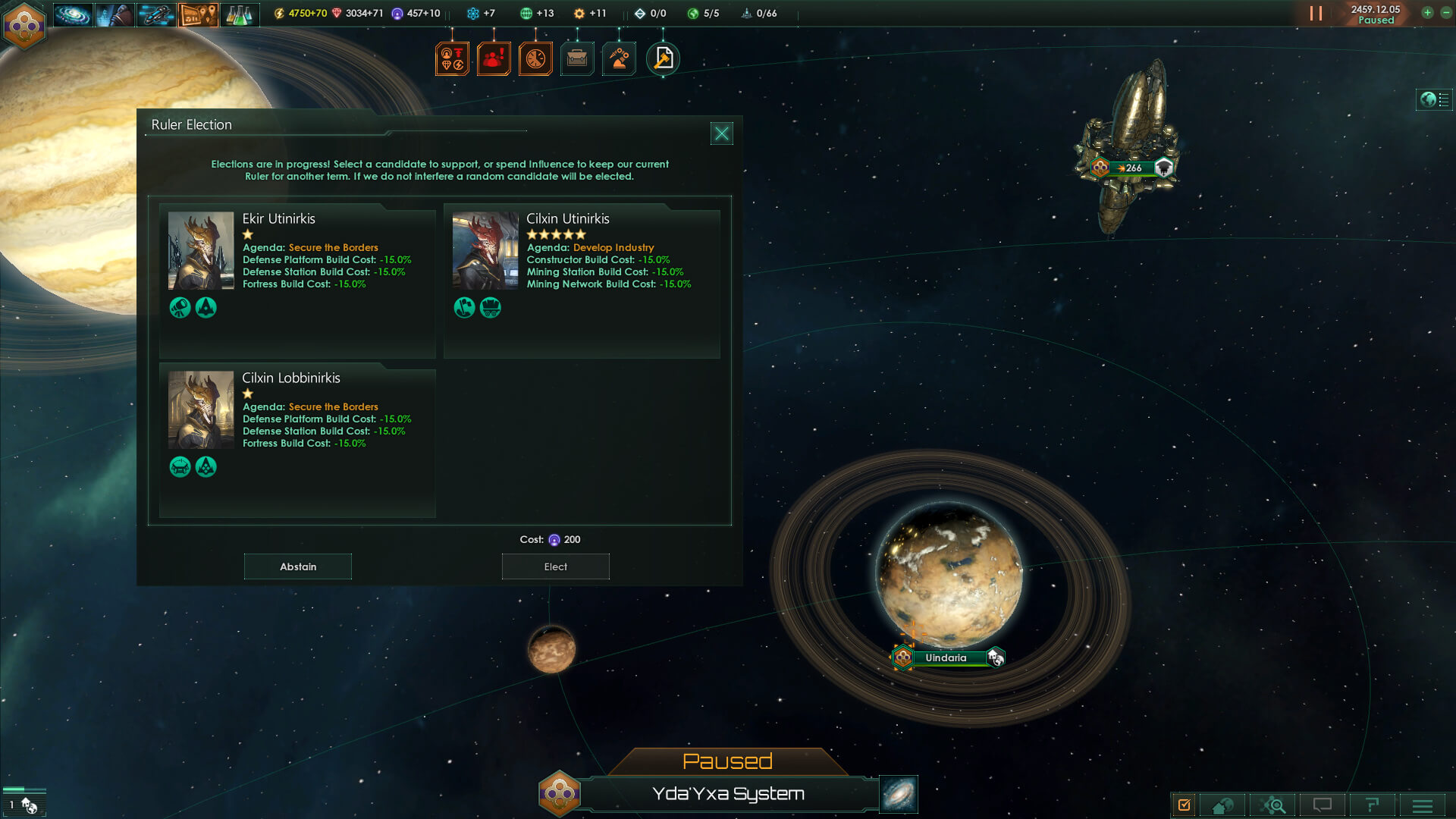Open the ship designer from top bar
Viewport: 1456px width, 819px height.
(156, 14)
